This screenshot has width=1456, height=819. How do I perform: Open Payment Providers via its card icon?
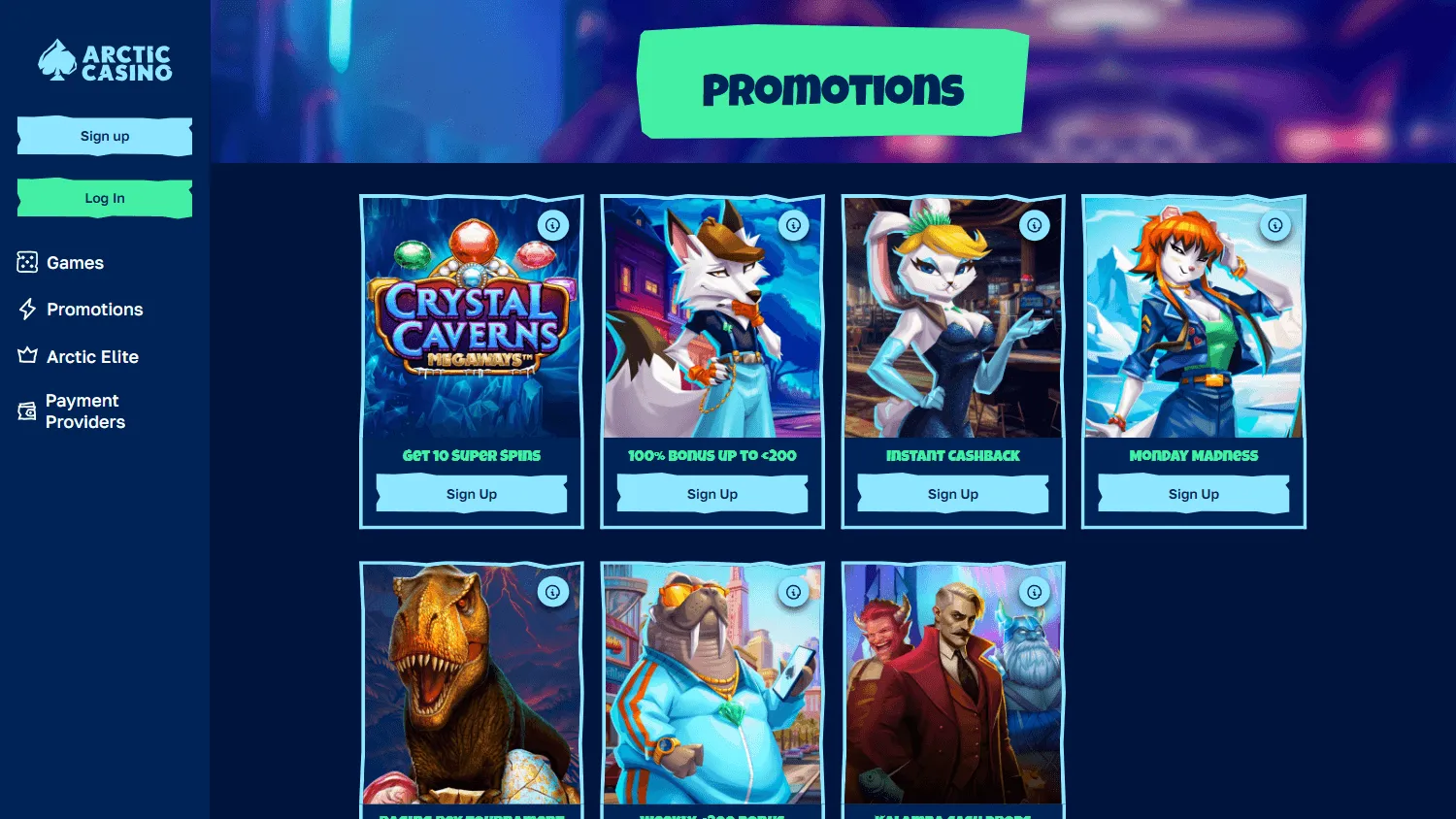[x=26, y=410]
